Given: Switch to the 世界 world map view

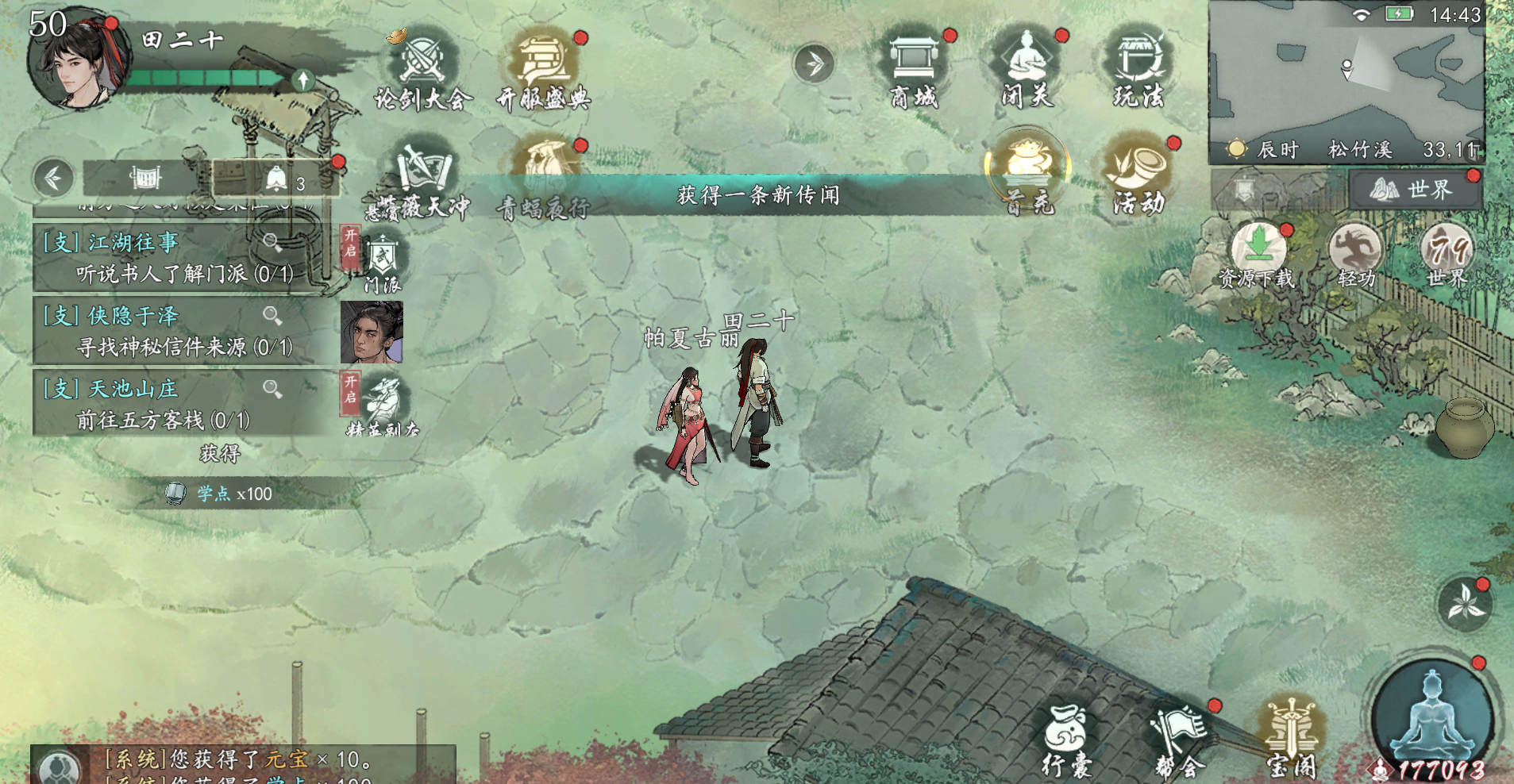Looking at the screenshot, I should [1416, 190].
